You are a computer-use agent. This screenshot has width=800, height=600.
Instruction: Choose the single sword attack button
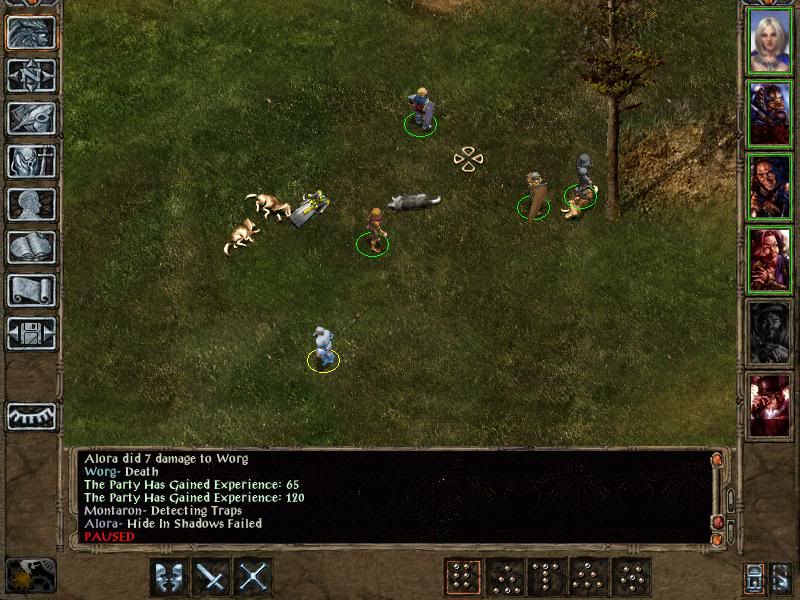click(x=211, y=577)
